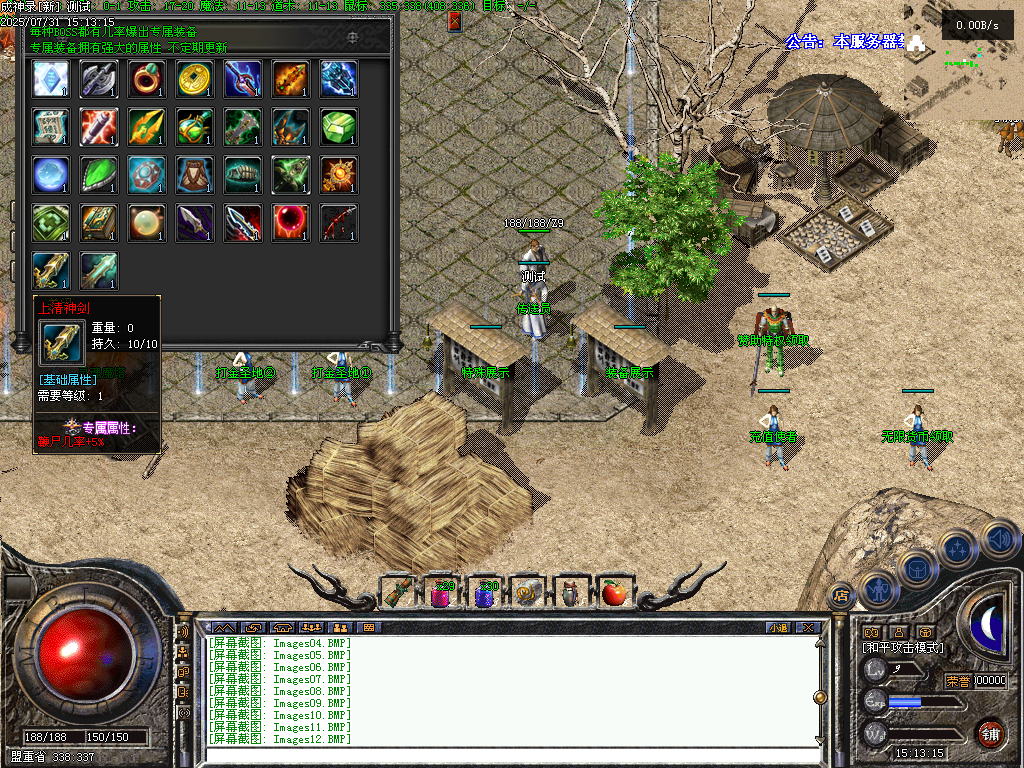Viewport: 1024px width, 768px height.
Task: Select the green potion flask item
Action: tap(195, 127)
